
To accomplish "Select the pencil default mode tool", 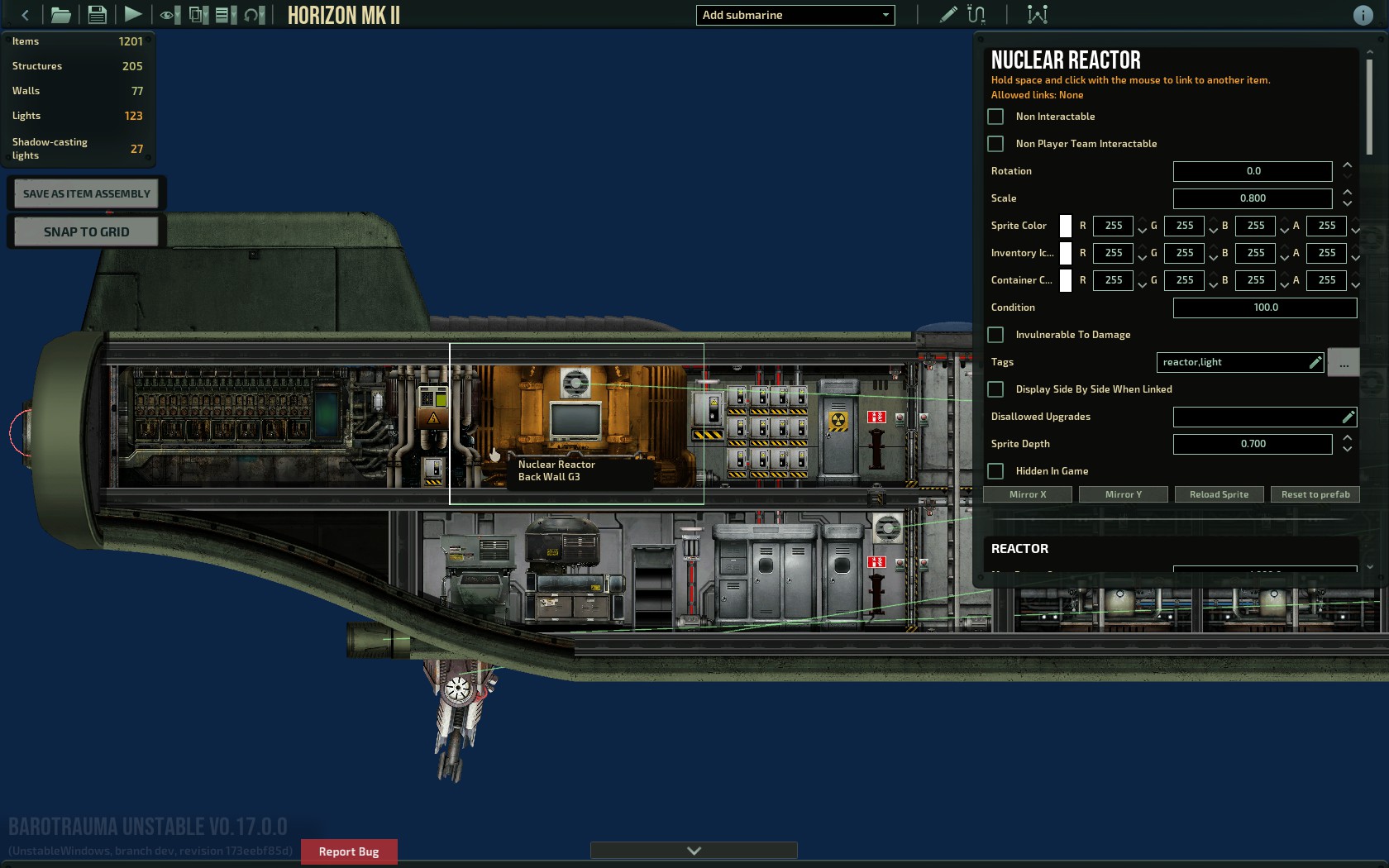I will tap(948, 15).
